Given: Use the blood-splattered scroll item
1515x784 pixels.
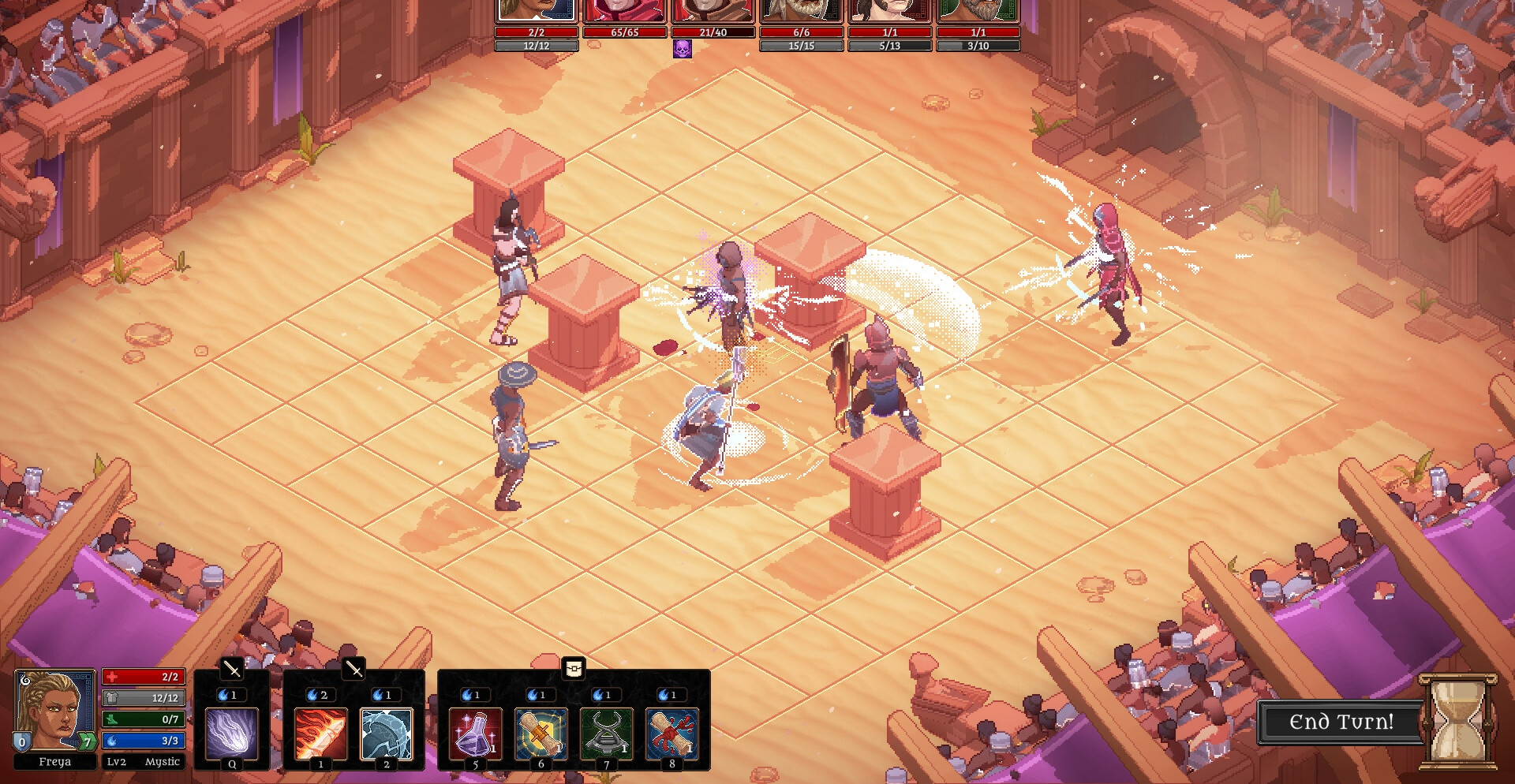Looking at the screenshot, I should pyautogui.click(x=671, y=734).
